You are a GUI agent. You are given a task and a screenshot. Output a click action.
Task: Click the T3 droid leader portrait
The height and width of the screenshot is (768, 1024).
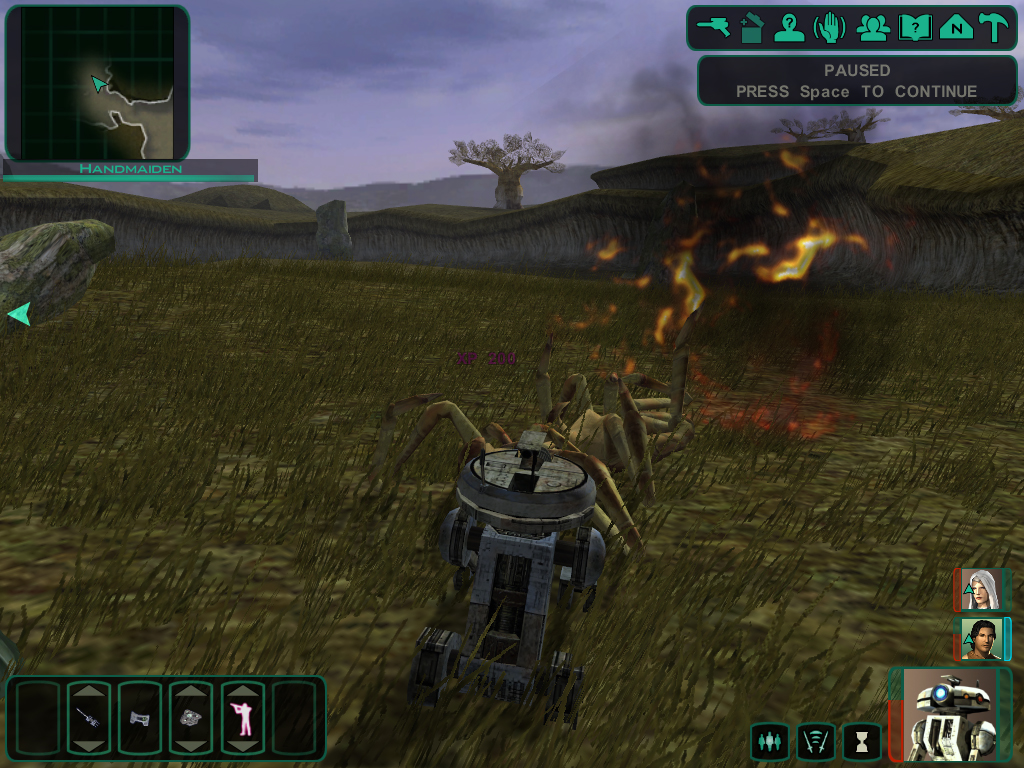point(950,714)
